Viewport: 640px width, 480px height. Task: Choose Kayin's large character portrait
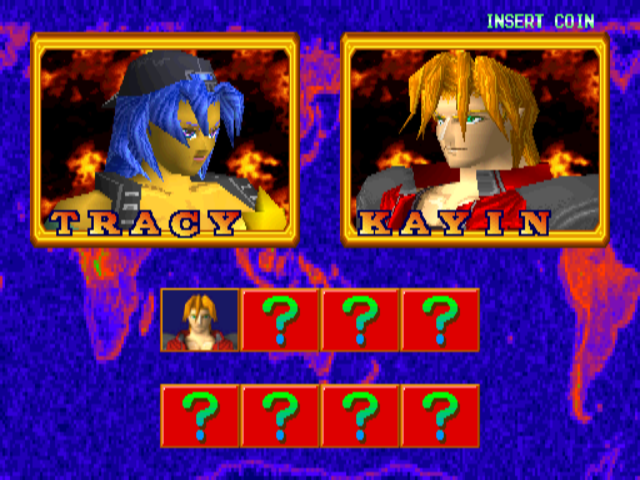tap(474, 138)
